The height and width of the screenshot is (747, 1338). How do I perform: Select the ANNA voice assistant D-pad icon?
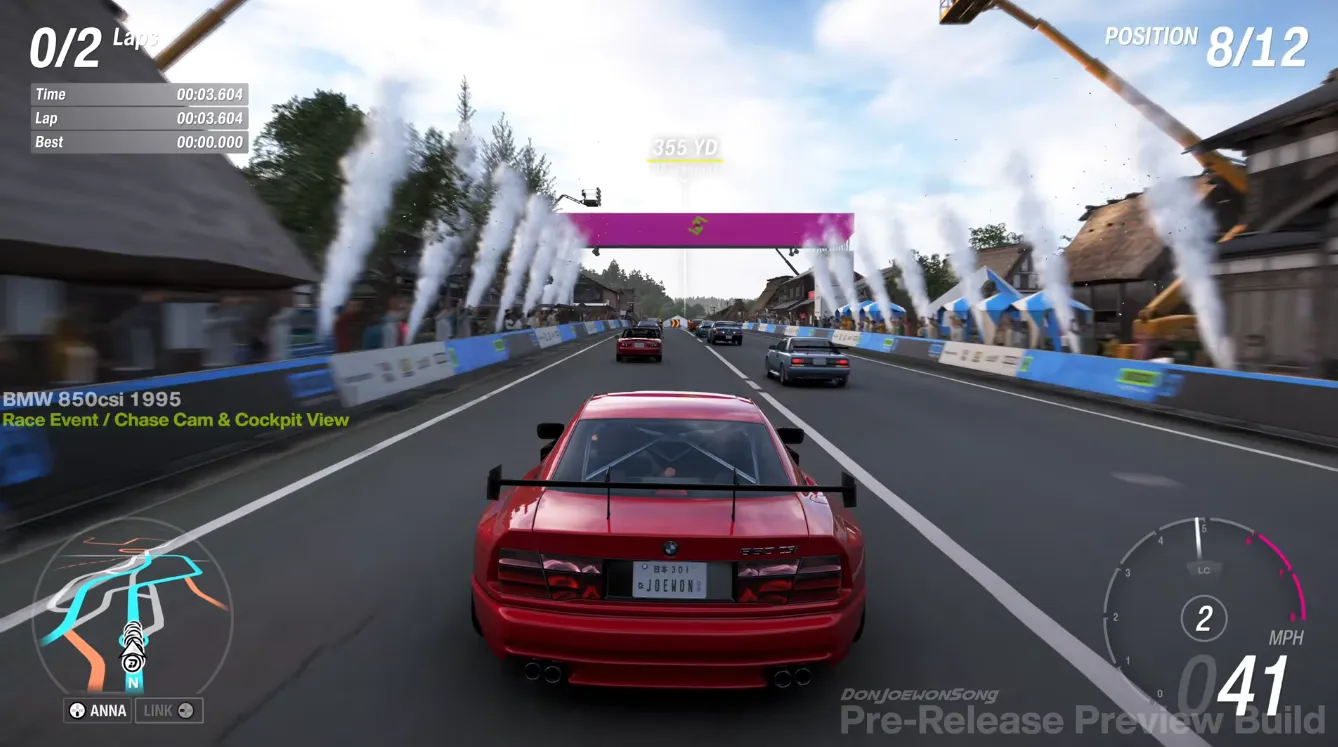pyautogui.click(x=76, y=710)
